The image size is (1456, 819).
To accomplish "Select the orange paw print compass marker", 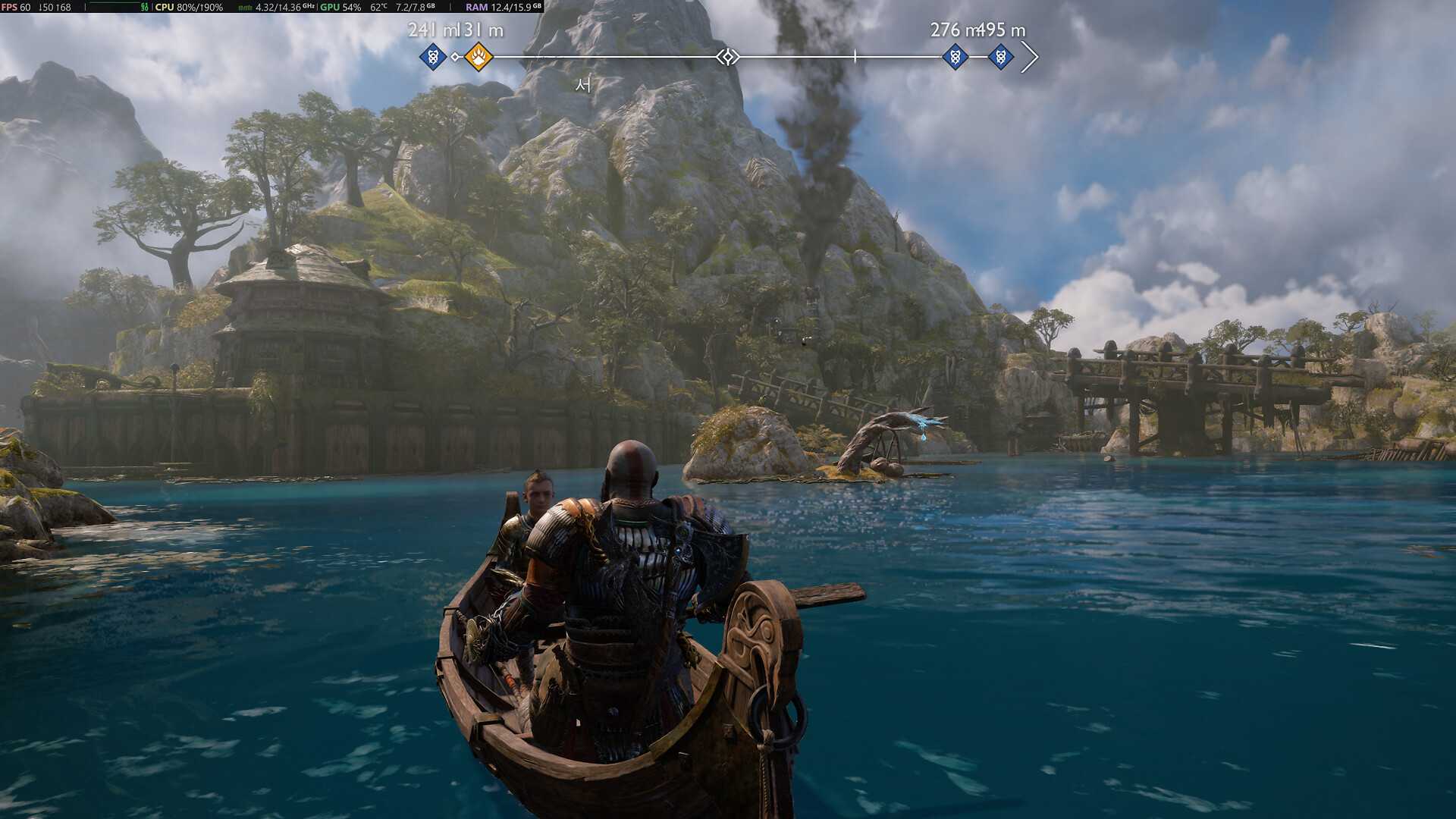I will 479,56.
